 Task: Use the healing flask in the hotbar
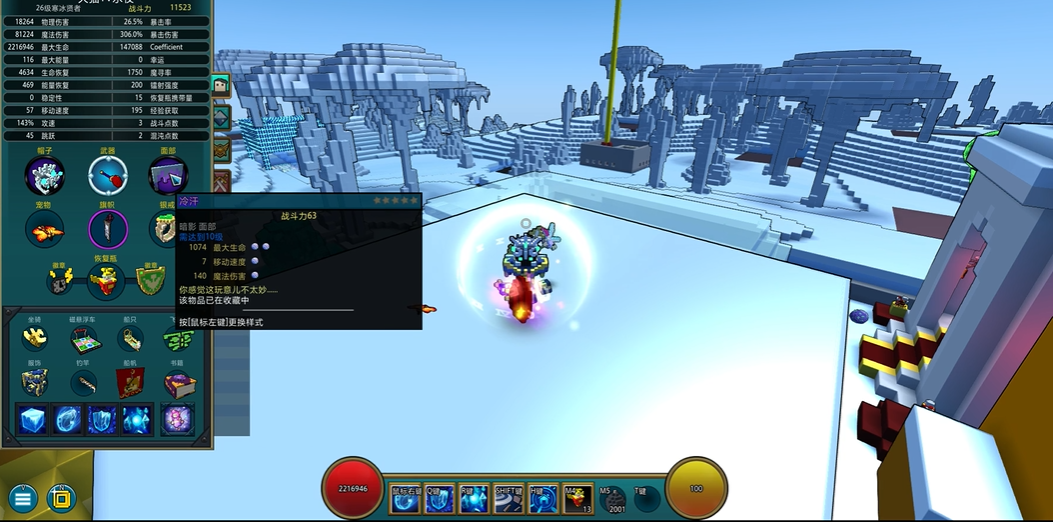577,497
